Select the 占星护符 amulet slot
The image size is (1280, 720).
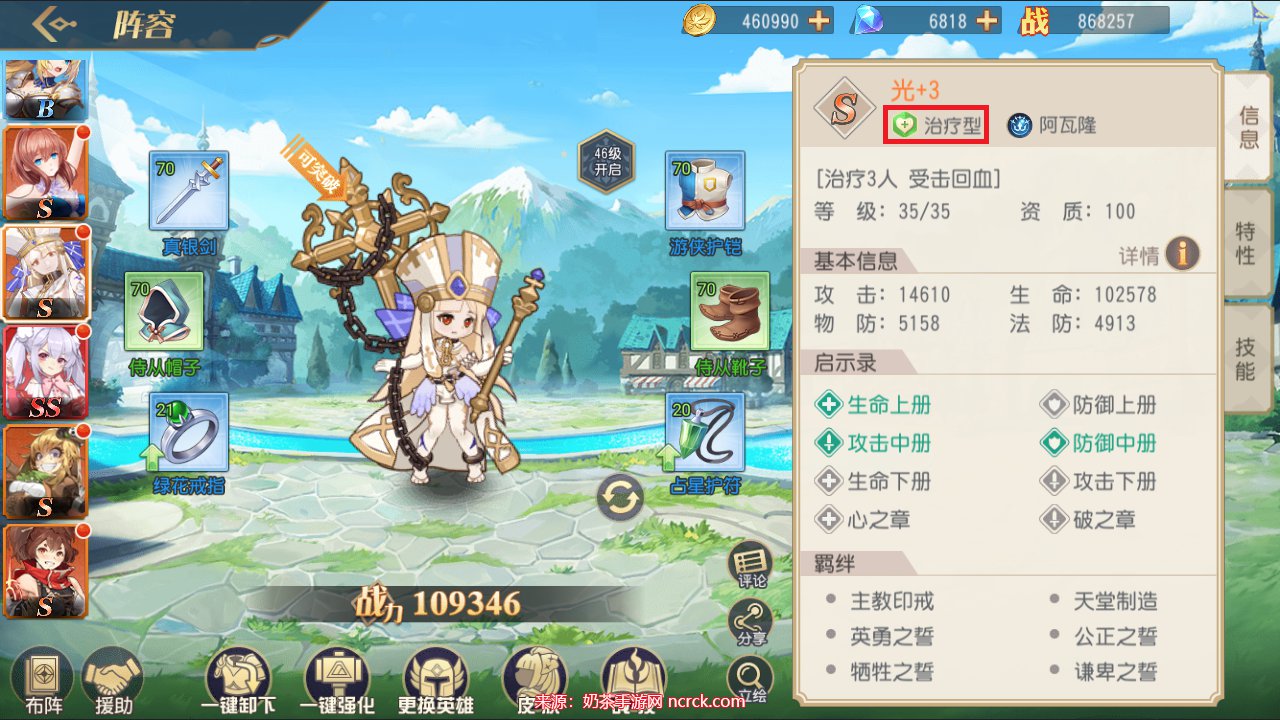click(x=705, y=432)
